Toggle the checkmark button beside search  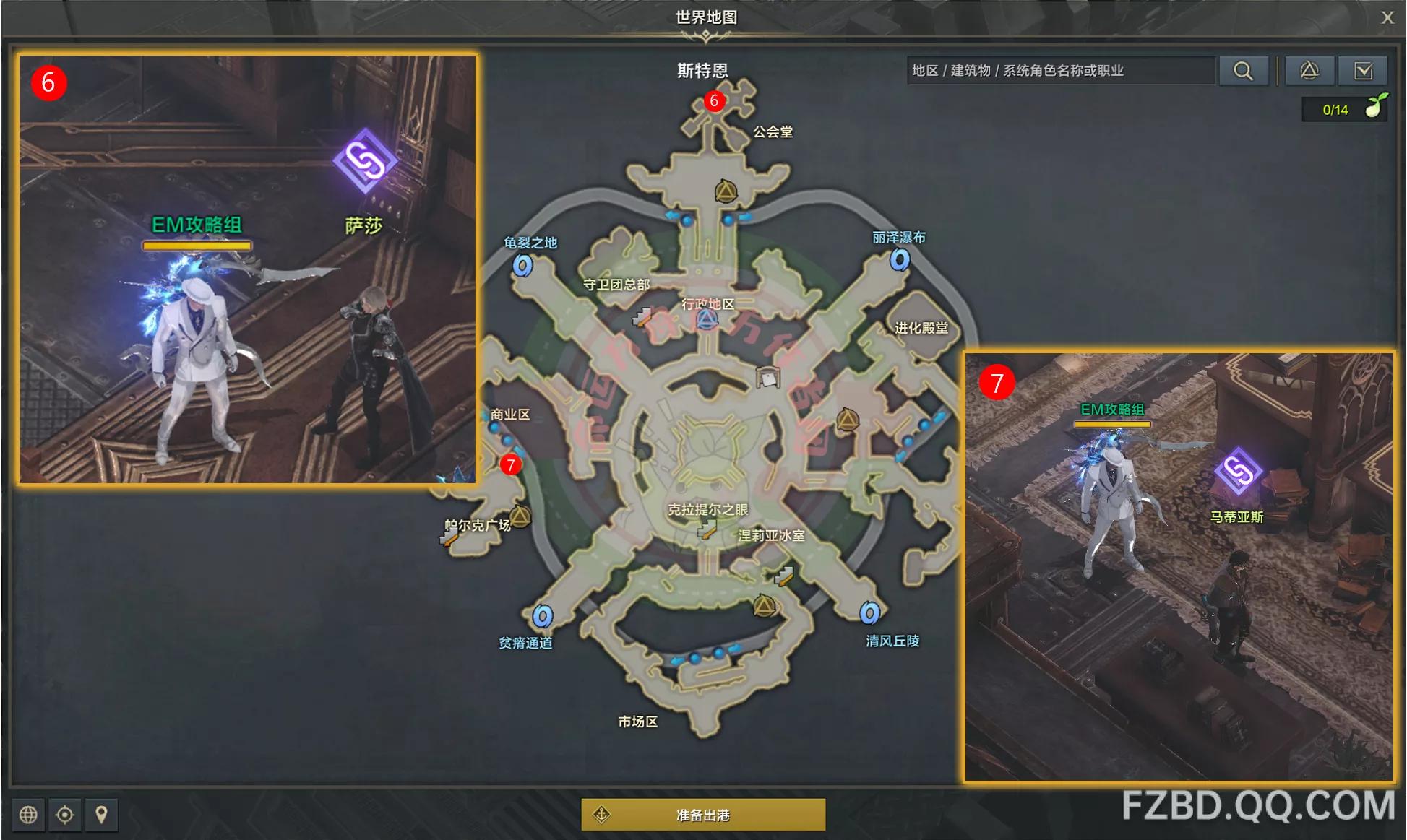1363,71
